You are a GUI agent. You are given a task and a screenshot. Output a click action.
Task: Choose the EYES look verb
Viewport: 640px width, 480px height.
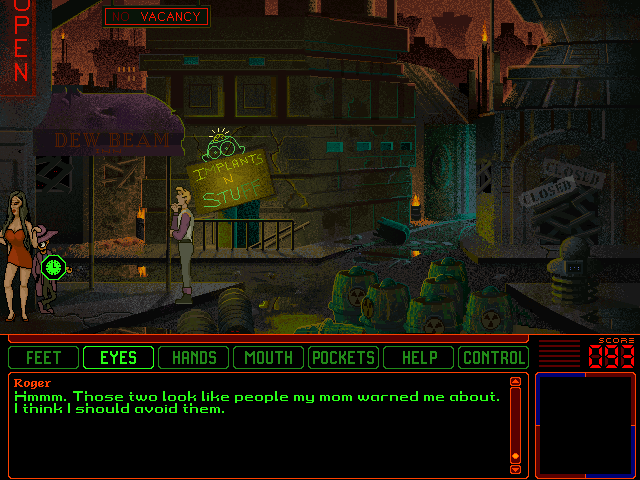click(118, 357)
